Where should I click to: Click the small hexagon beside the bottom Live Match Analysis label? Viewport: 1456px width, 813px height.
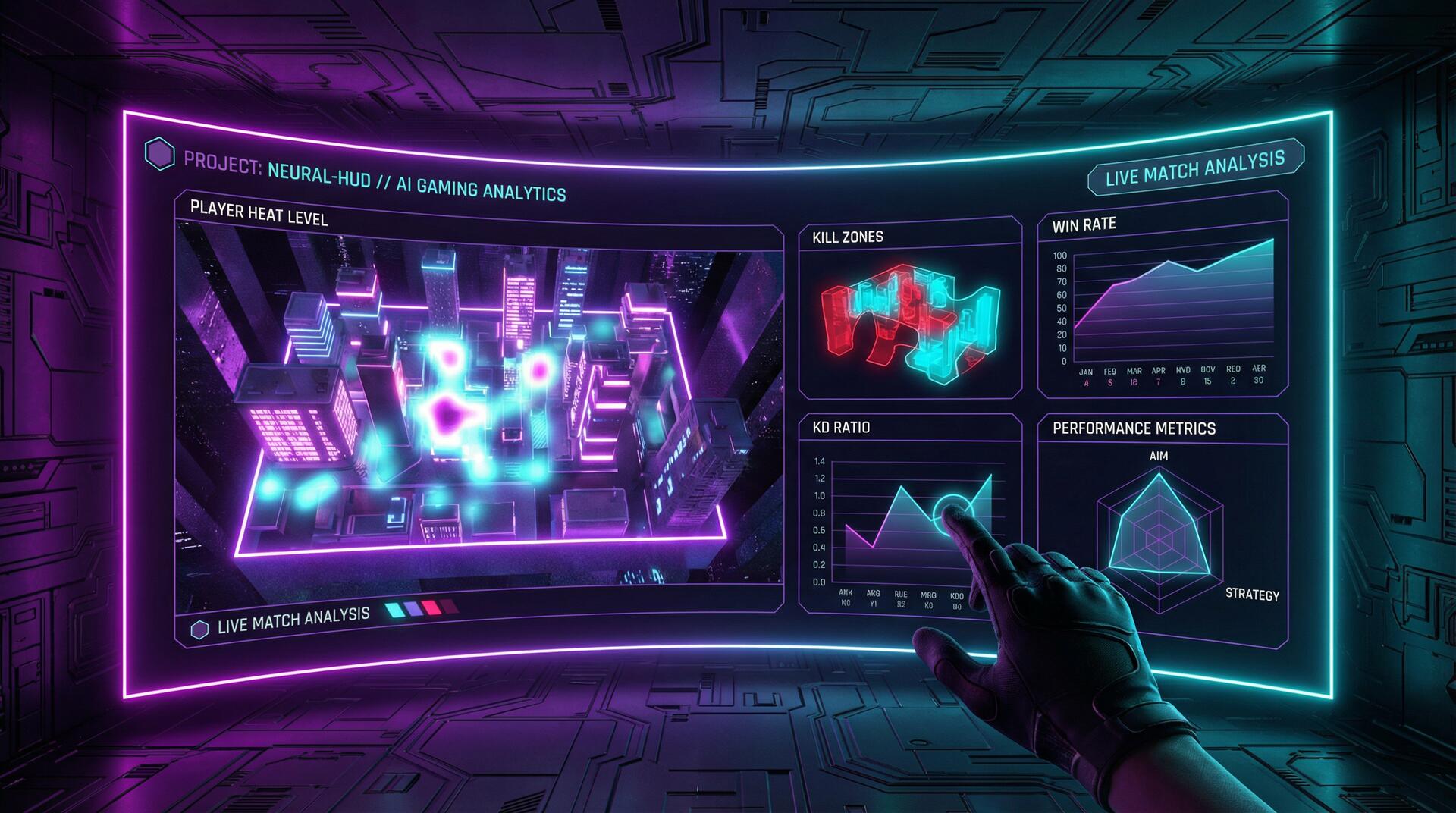pos(199,629)
